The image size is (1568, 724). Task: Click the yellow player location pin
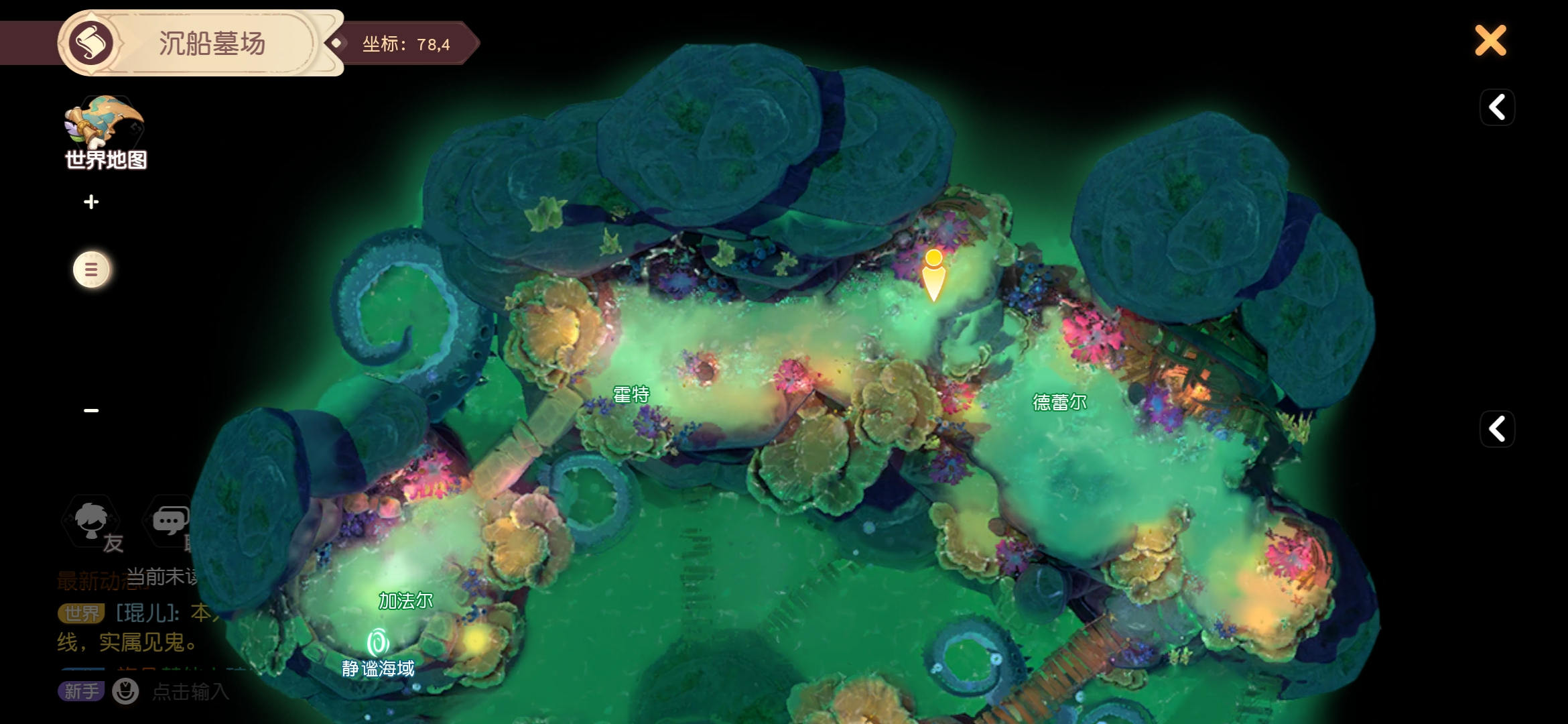pos(933,275)
